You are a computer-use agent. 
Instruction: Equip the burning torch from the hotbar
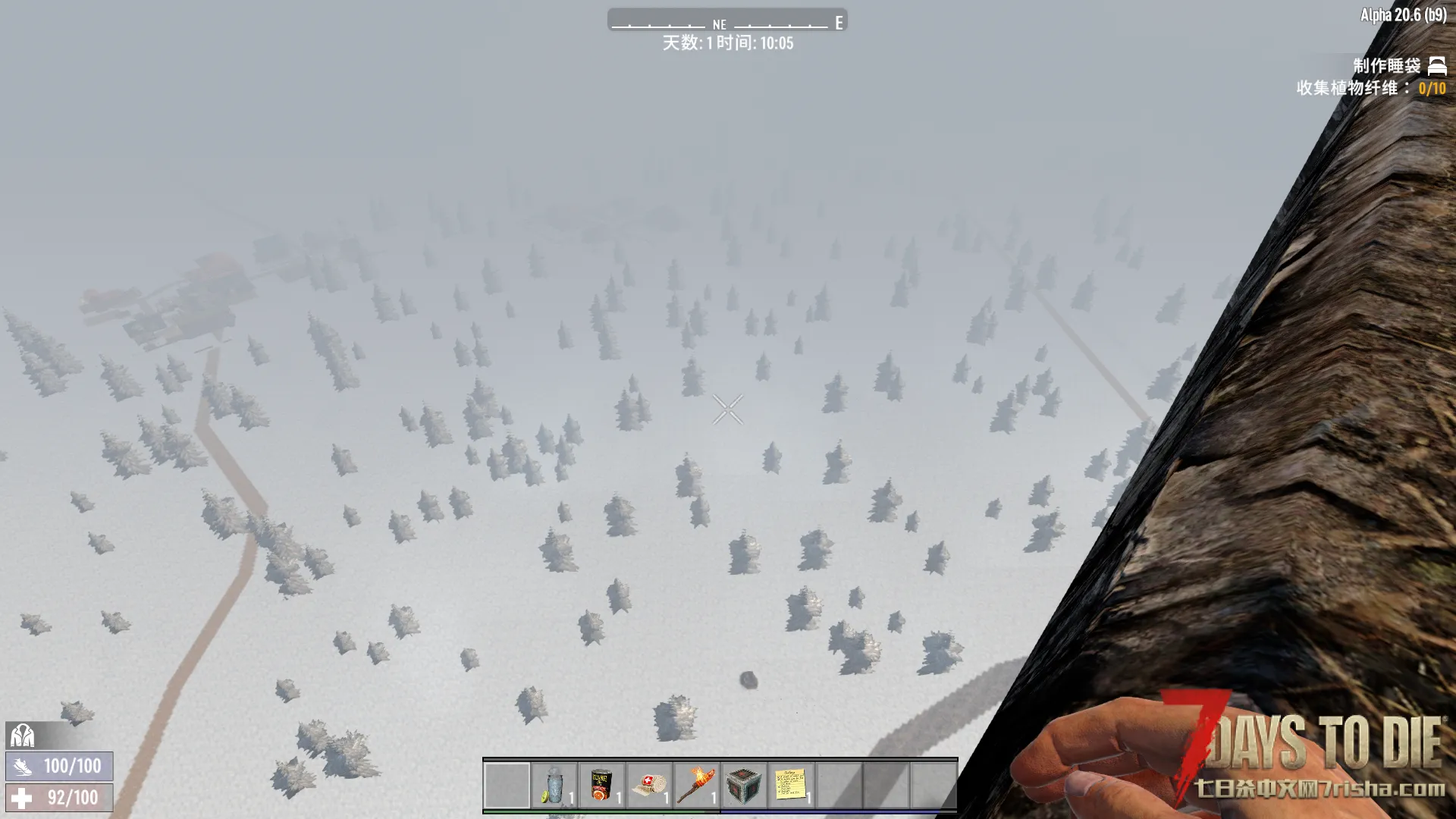pyautogui.click(x=696, y=785)
